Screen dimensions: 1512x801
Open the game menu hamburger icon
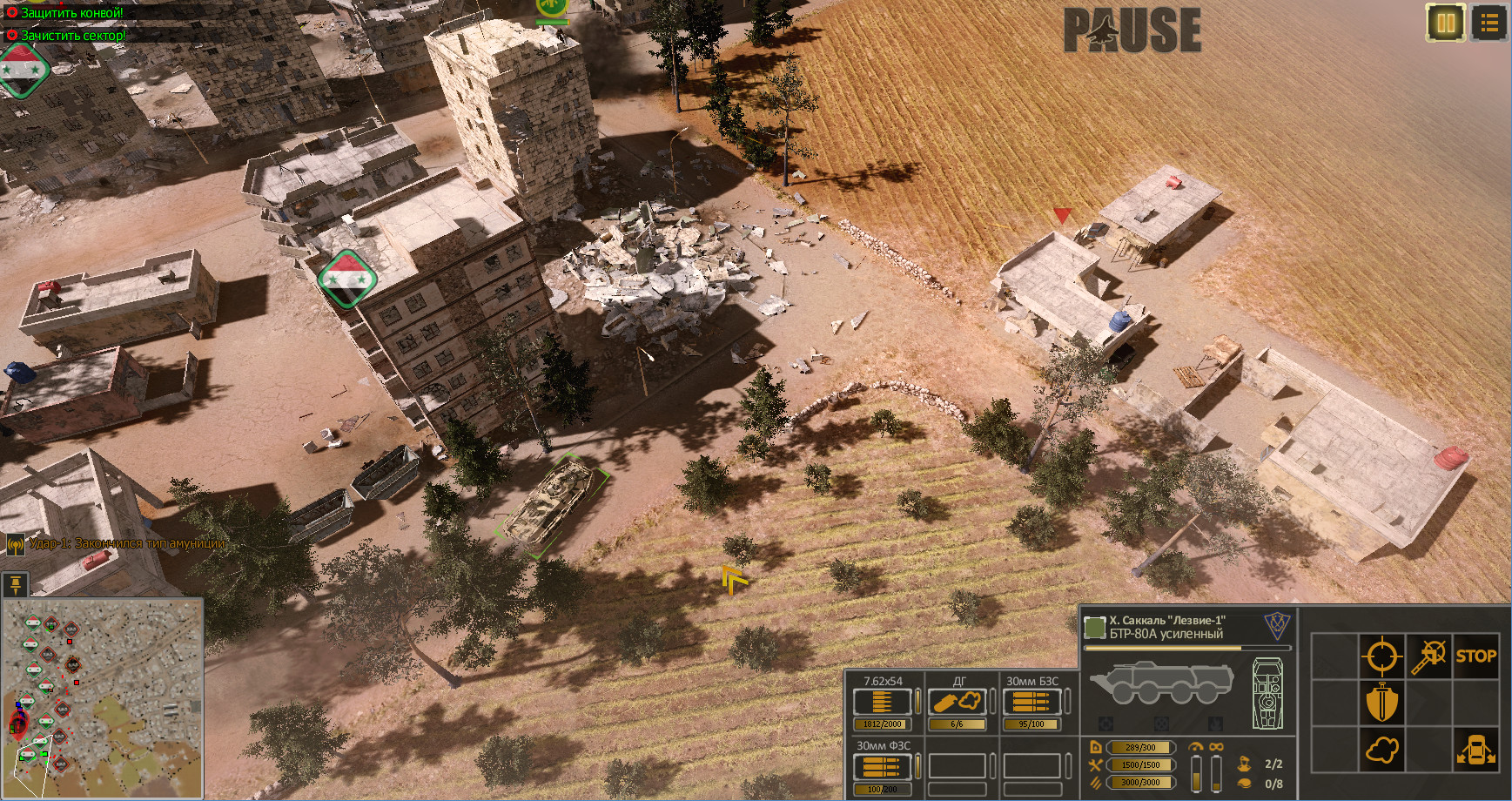[1489, 24]
